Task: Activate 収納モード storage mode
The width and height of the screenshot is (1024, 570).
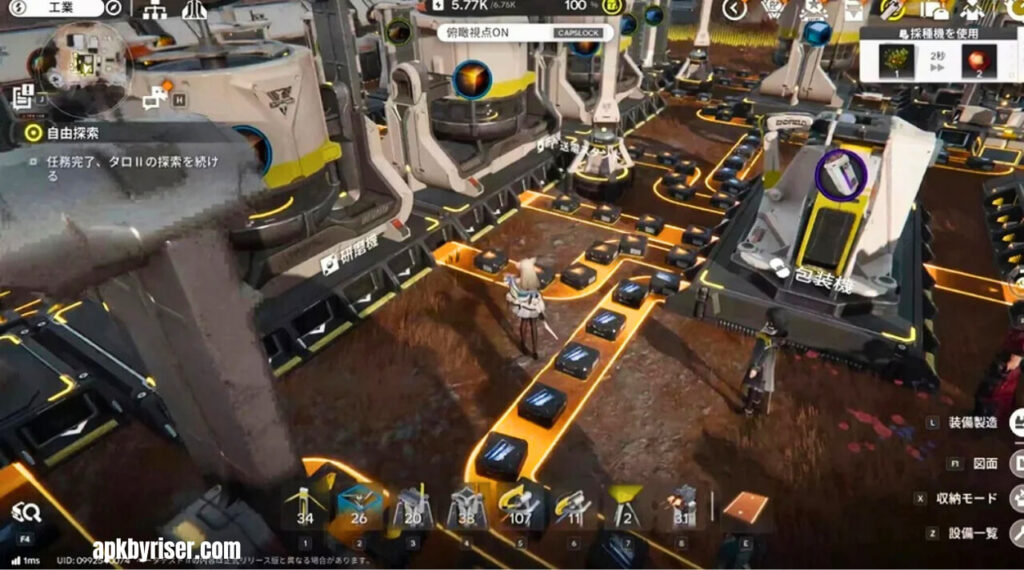Action: (x=967, y=499)
